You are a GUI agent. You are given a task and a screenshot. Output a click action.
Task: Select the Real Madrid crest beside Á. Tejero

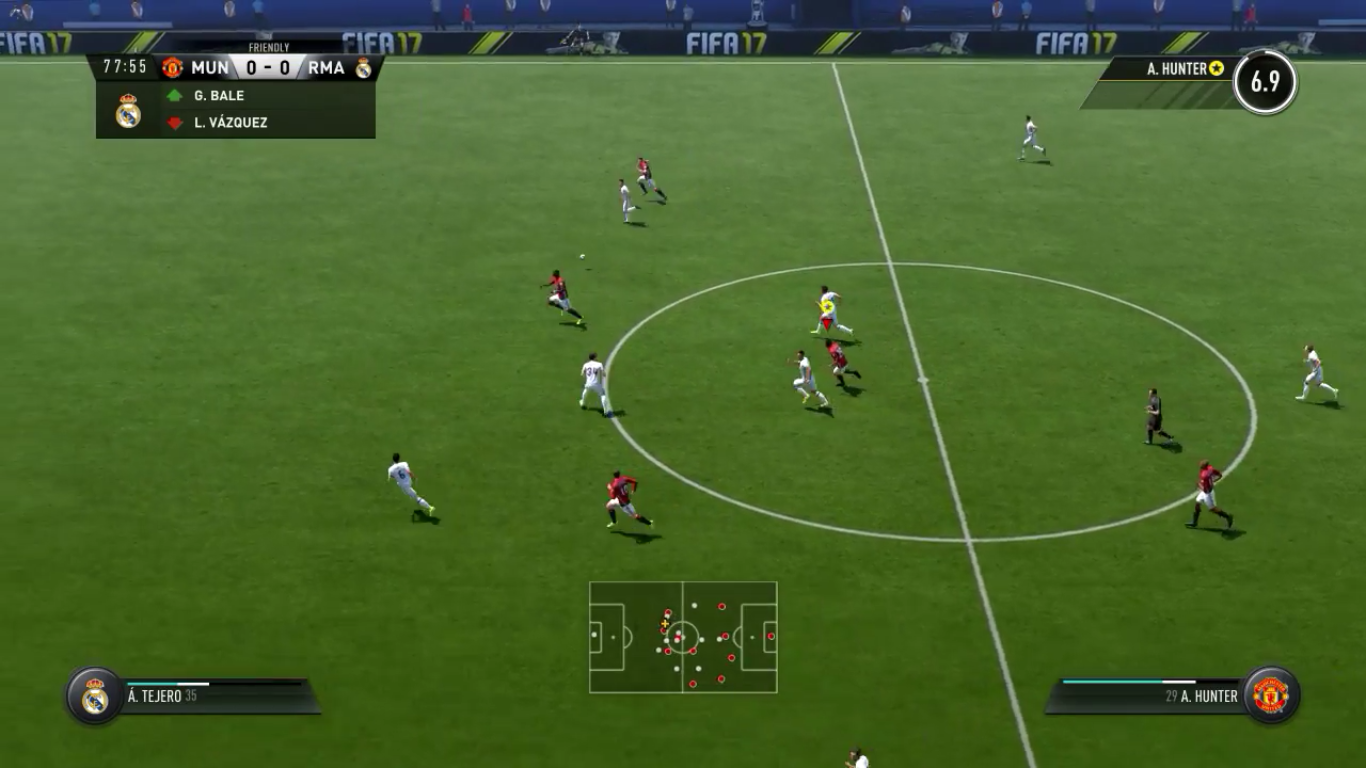pyautogui.click(x=95, y=696)
